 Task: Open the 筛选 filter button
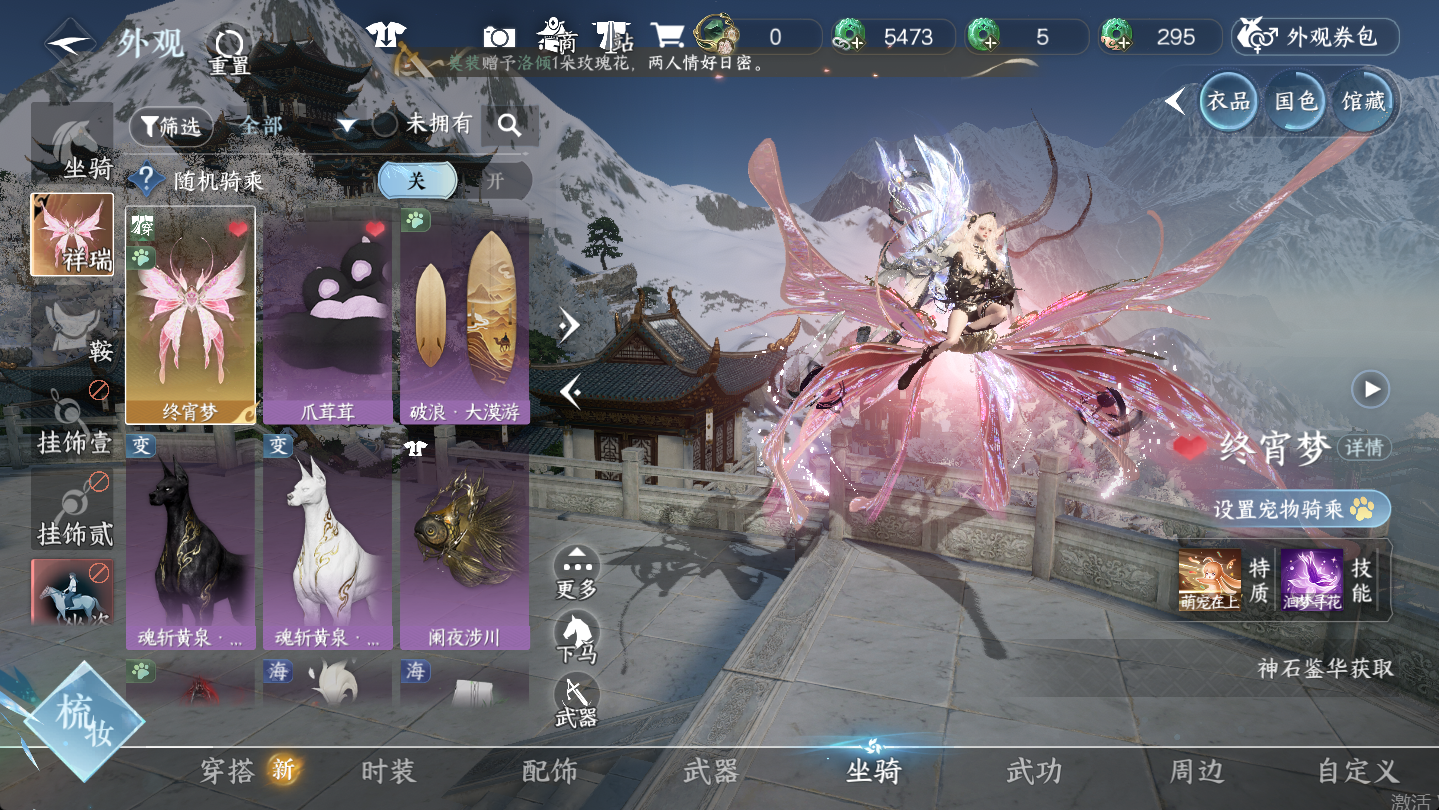click(x=171, y=126)
